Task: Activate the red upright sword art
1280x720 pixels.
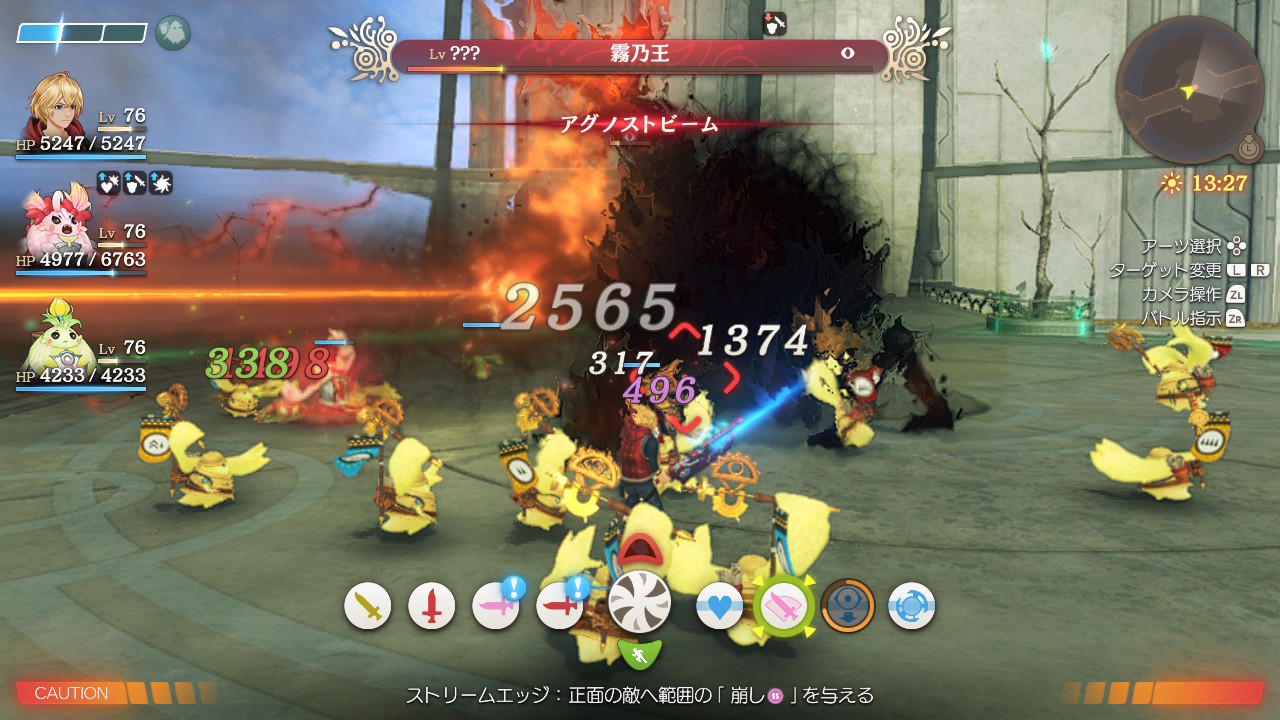Action: tap(432, 606)
